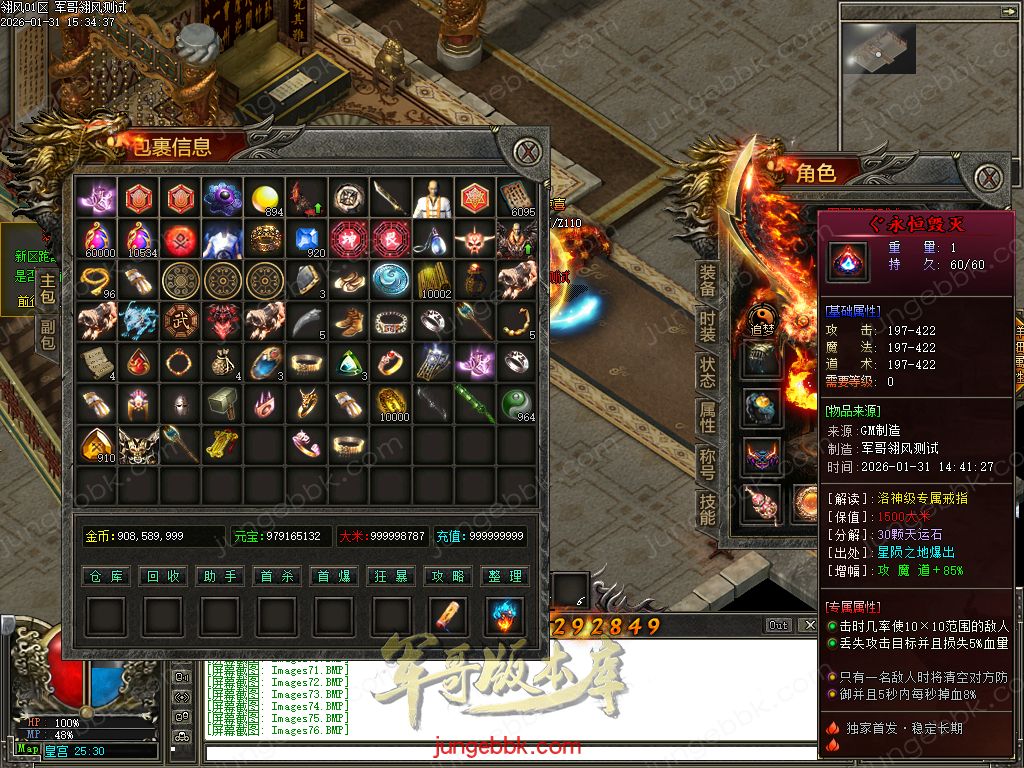Sort the bag with 整理 button
This screenshot has width=1024, height=768.
(x=504, y=576)
